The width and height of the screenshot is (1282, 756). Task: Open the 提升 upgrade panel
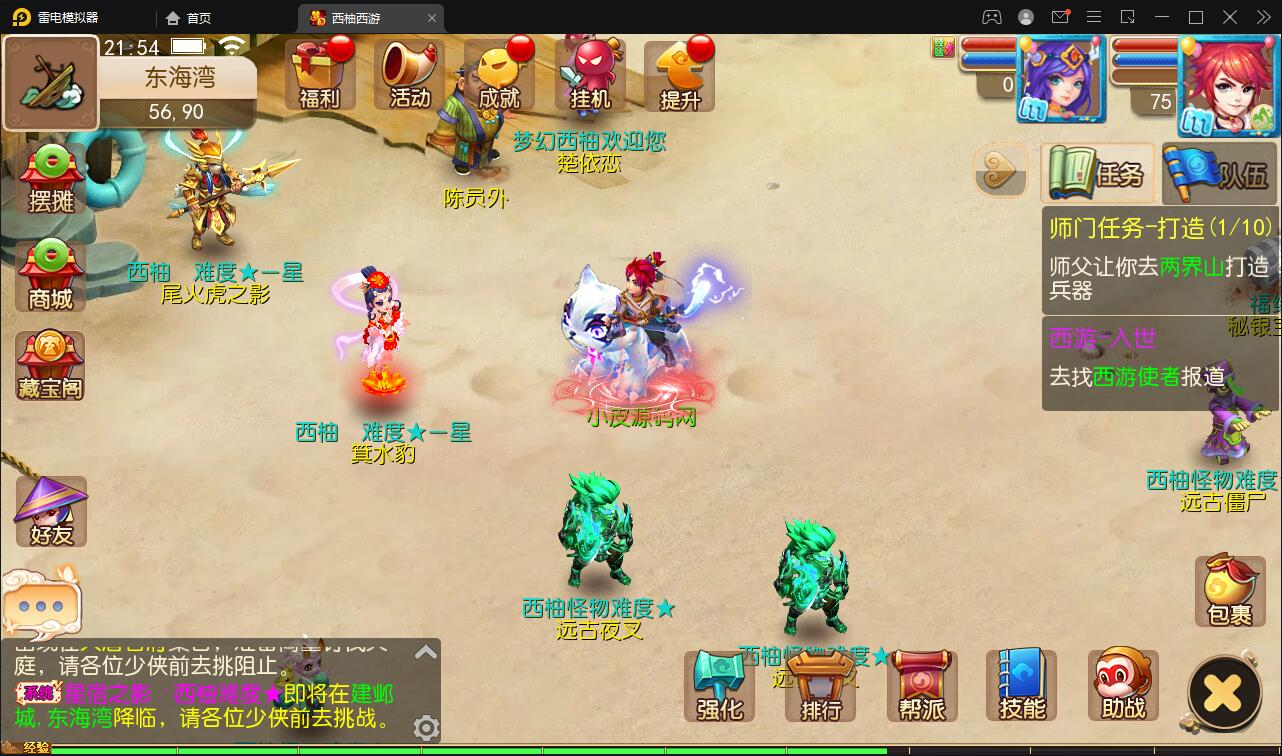tap(679, 72)
